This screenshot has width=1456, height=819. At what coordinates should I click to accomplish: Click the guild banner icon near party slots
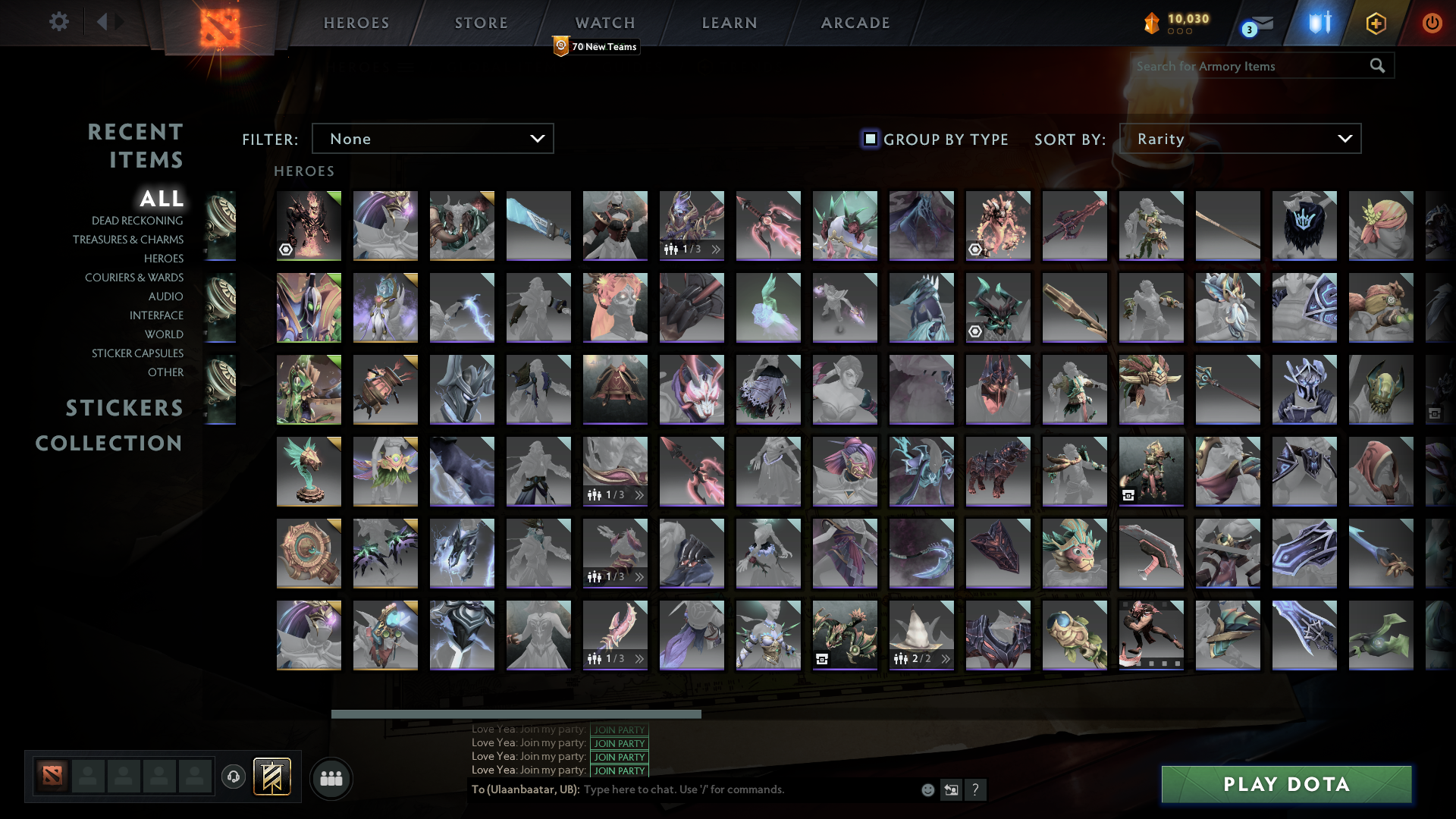[271, 777]
